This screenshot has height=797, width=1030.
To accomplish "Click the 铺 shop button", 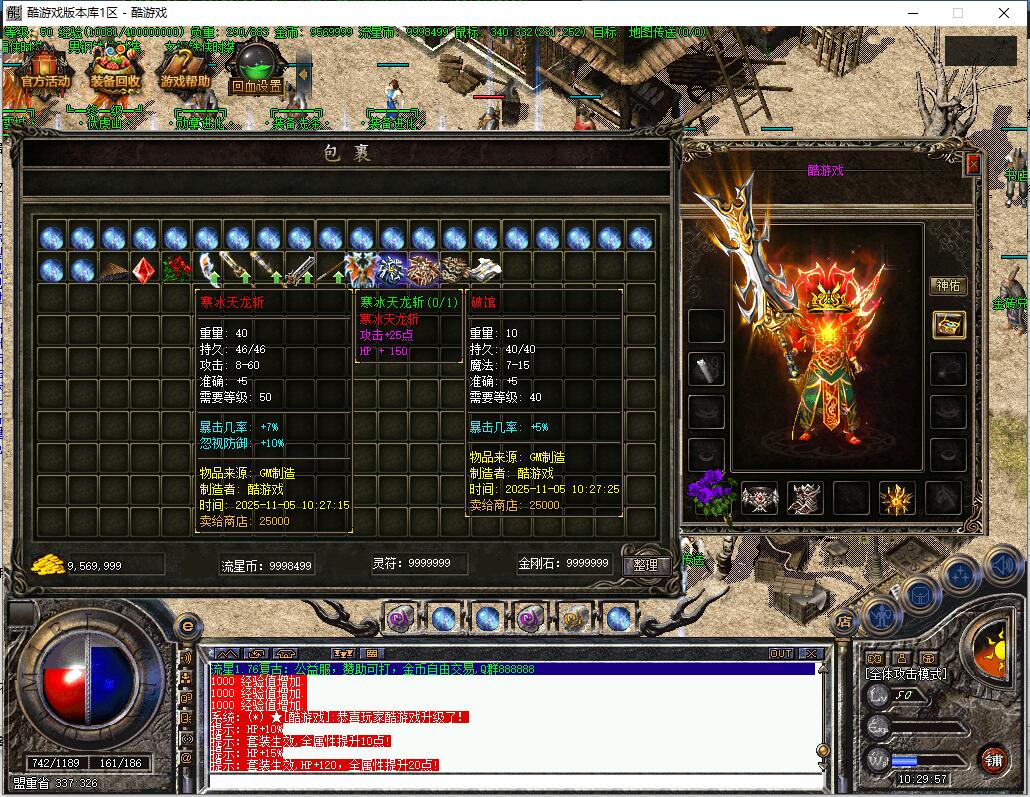I will coord(993,758).
